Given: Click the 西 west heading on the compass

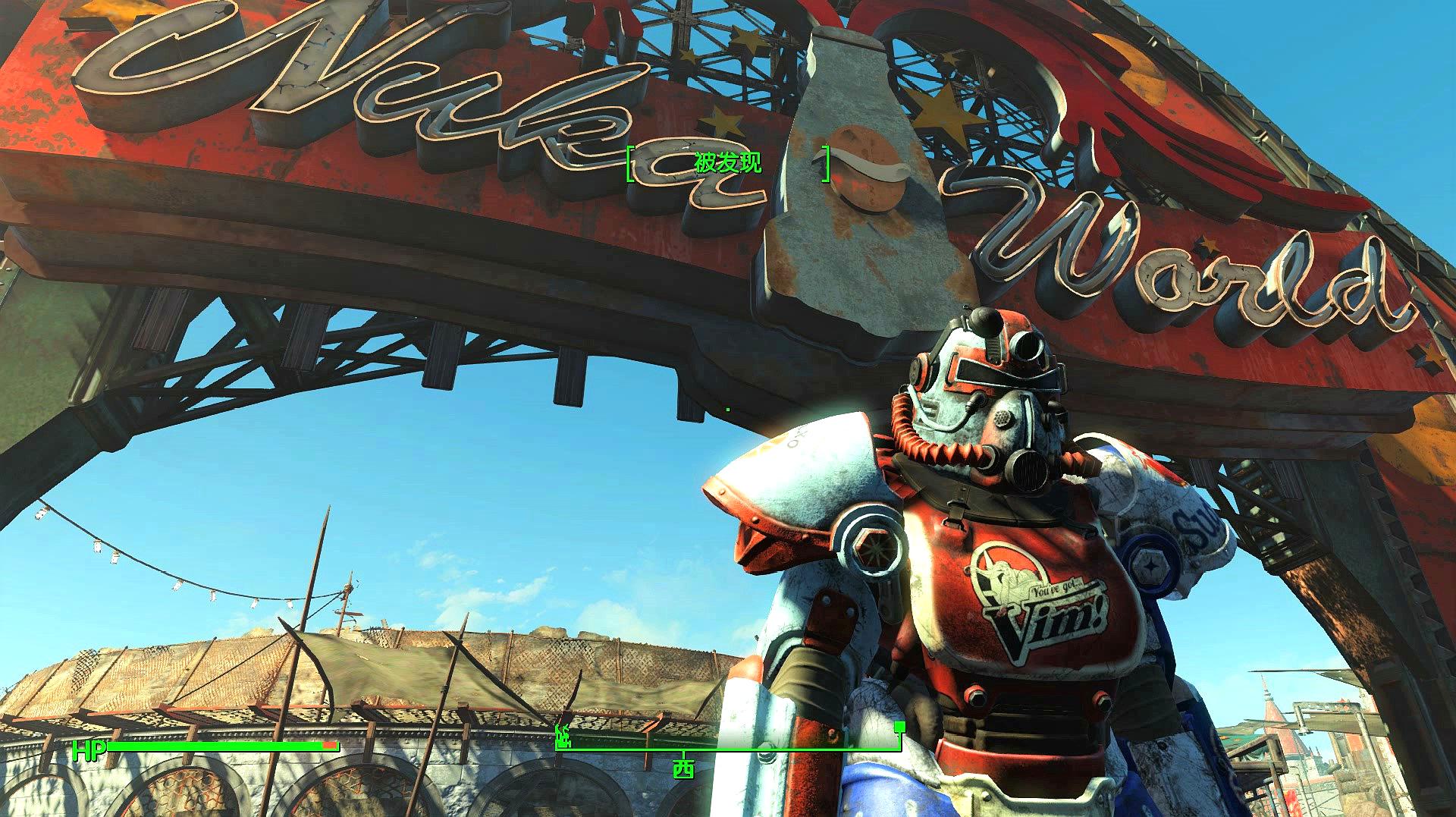Looking at the screenshot, I should point(683,768).
